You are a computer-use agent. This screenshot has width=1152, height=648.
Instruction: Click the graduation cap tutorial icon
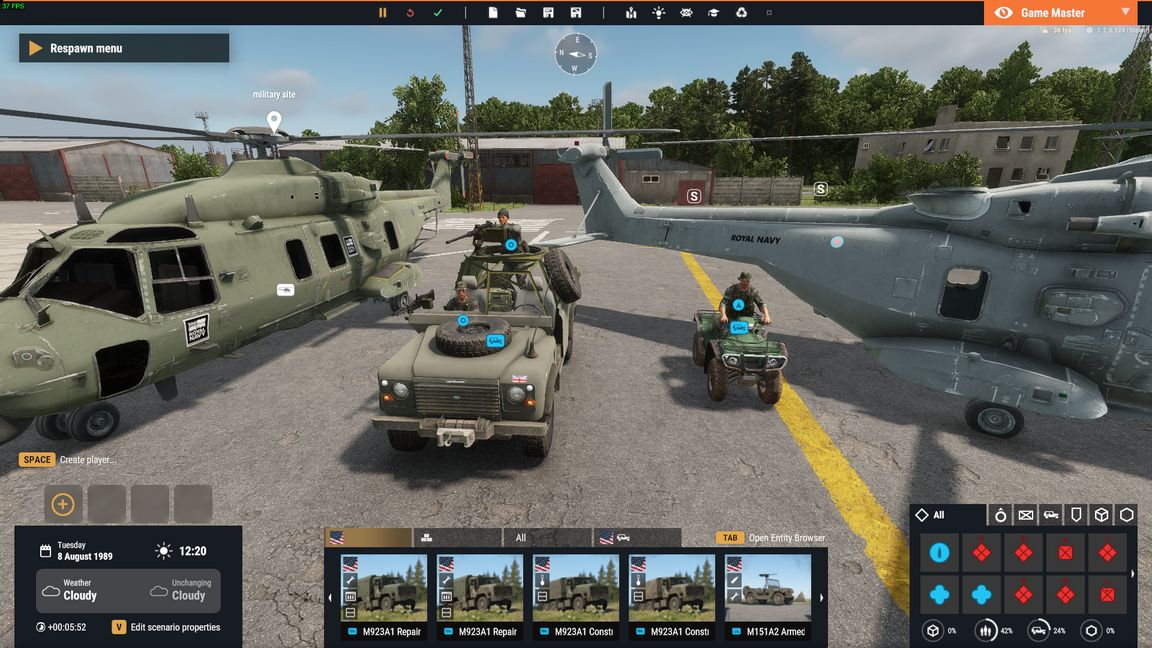click(714, 13)
